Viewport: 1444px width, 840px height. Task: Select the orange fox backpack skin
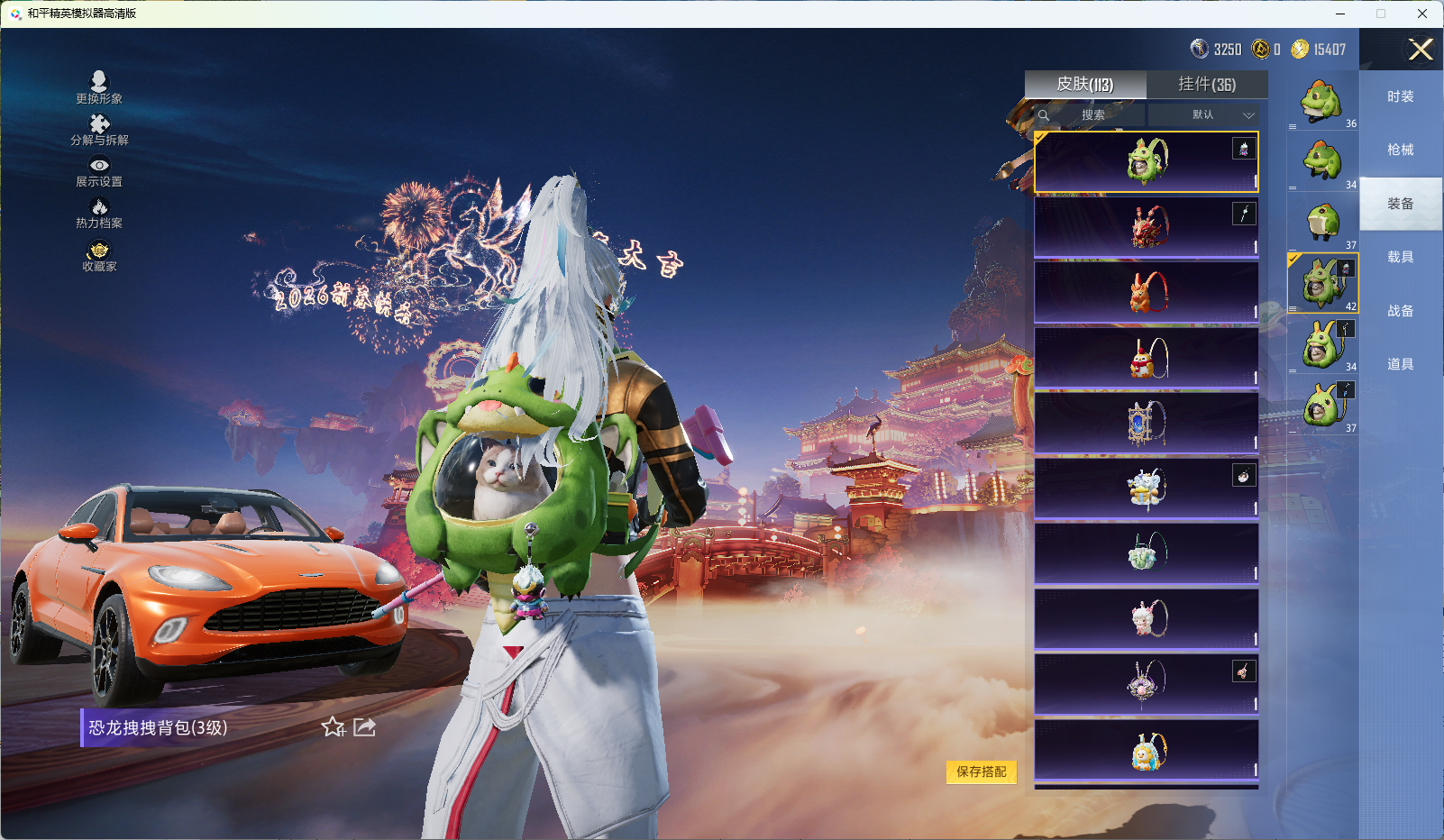coord(1147,292)
